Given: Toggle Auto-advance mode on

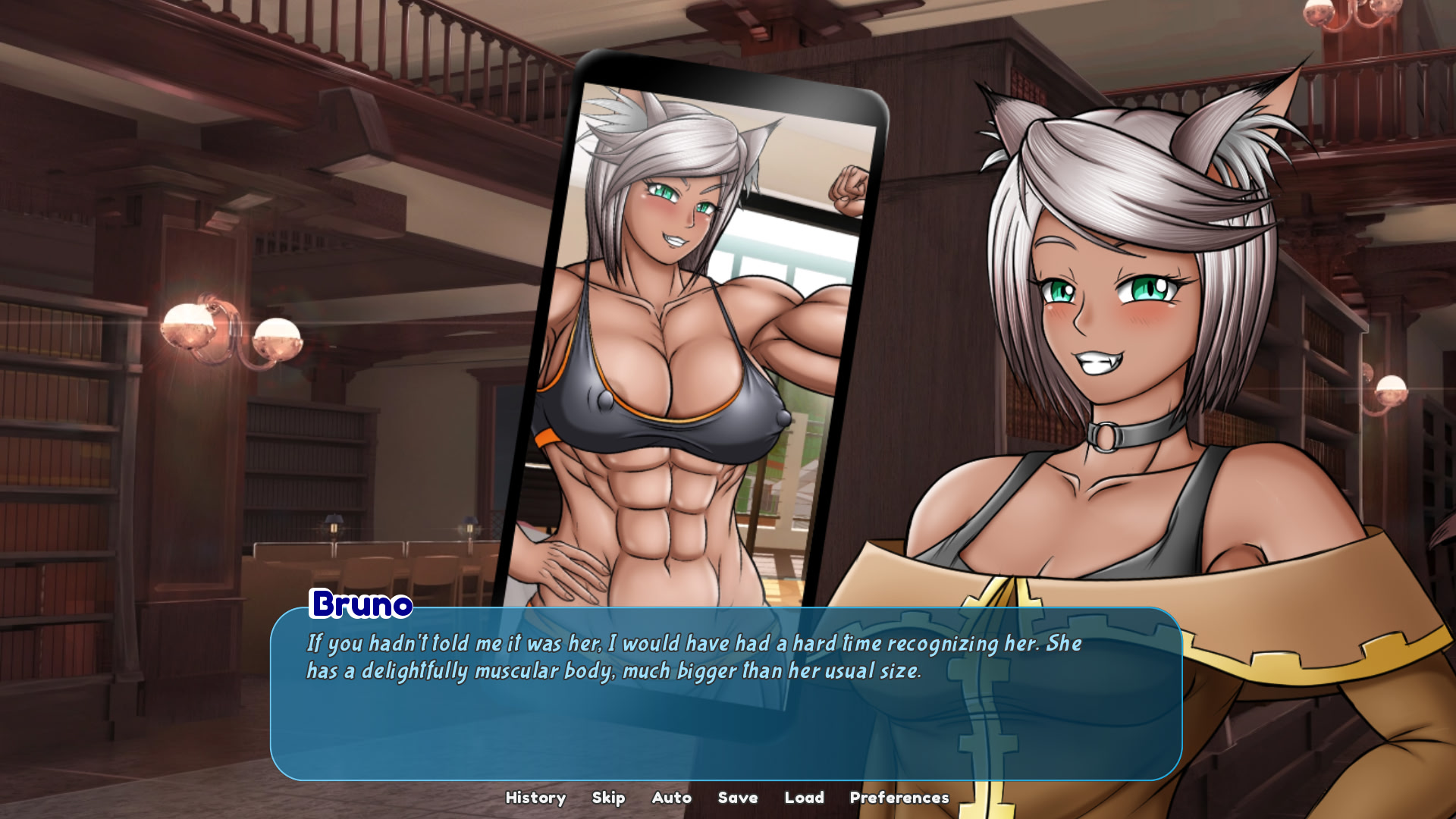Looking at the screenshot, I should click(670, 798).
